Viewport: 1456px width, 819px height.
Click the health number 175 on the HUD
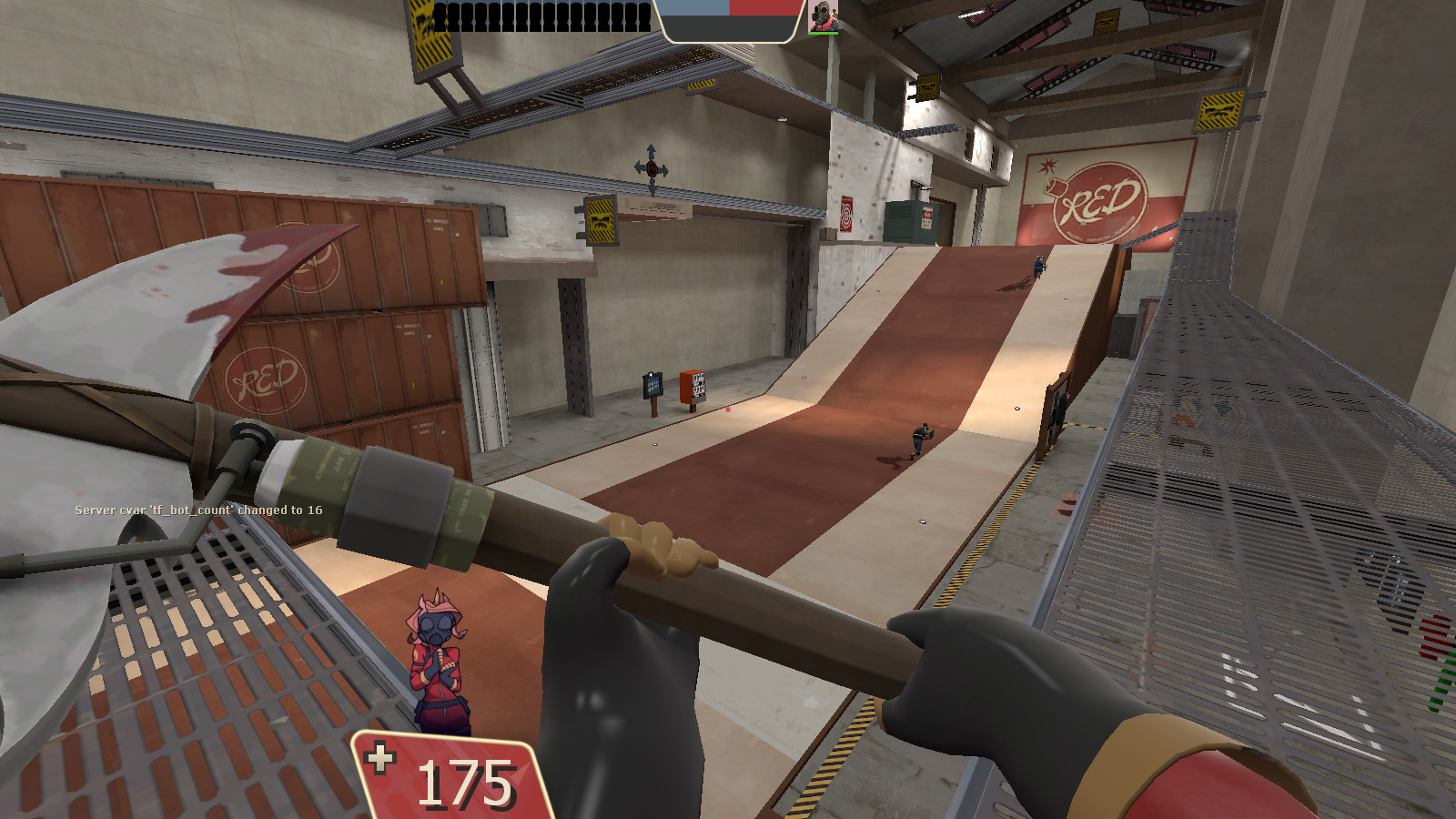pos(462,781)
